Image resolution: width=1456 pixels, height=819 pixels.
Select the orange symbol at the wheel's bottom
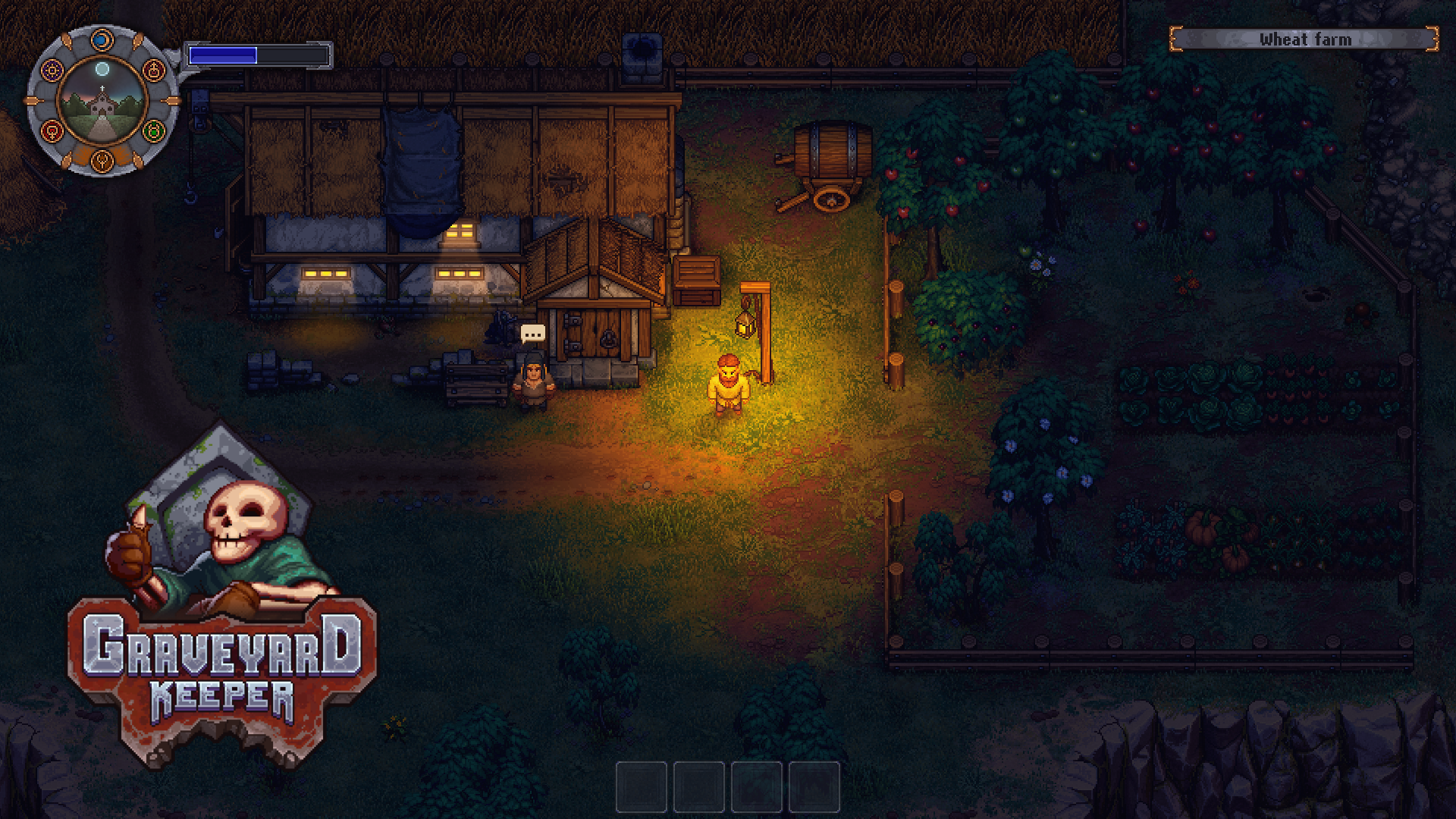coord(102,161)
